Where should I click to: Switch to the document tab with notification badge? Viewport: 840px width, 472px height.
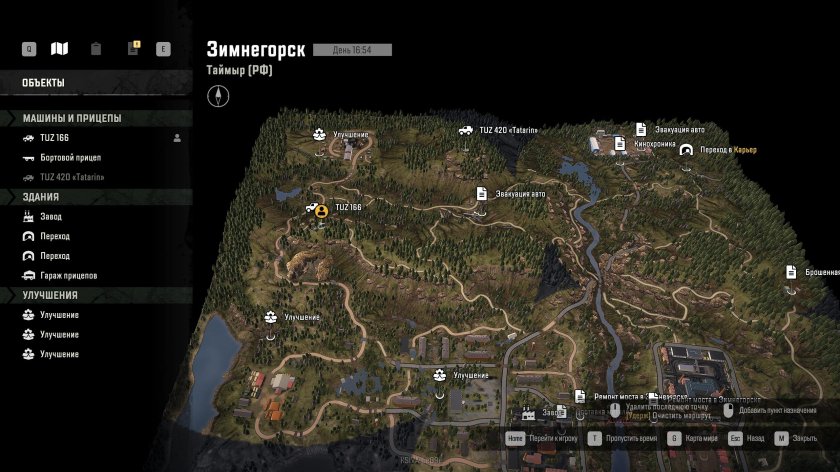coord(131,49)
